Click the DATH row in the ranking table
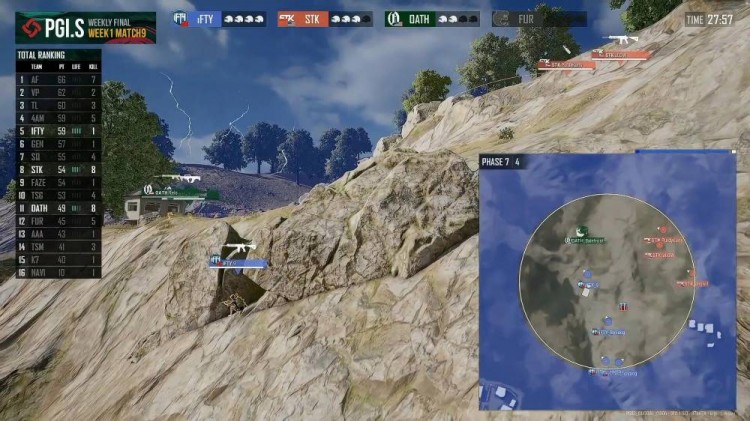 tap(58, 208)
